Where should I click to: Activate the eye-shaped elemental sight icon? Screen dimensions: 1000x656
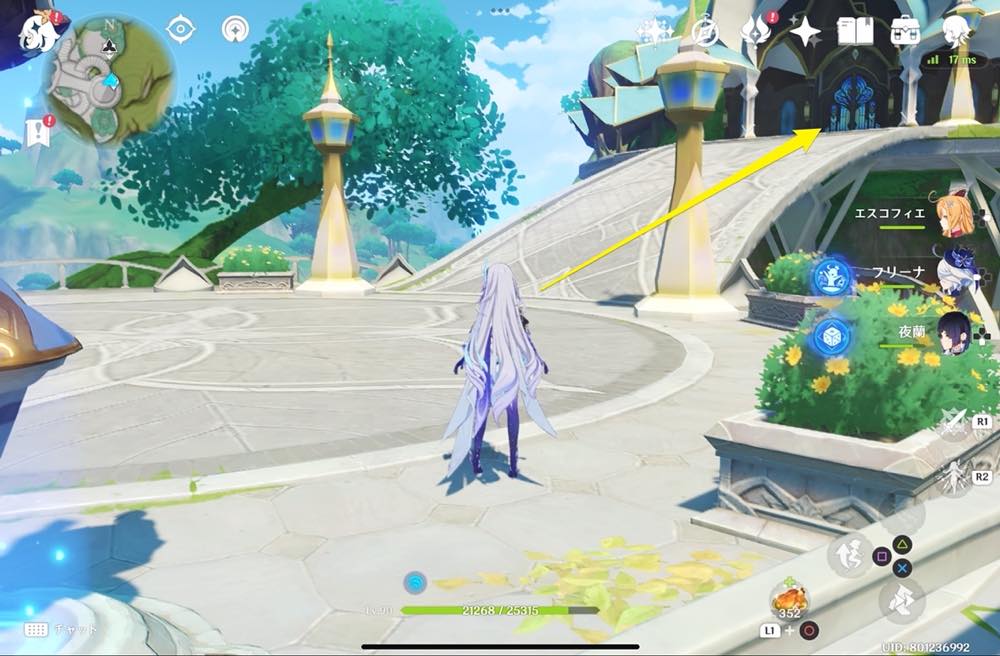point(180,29)
